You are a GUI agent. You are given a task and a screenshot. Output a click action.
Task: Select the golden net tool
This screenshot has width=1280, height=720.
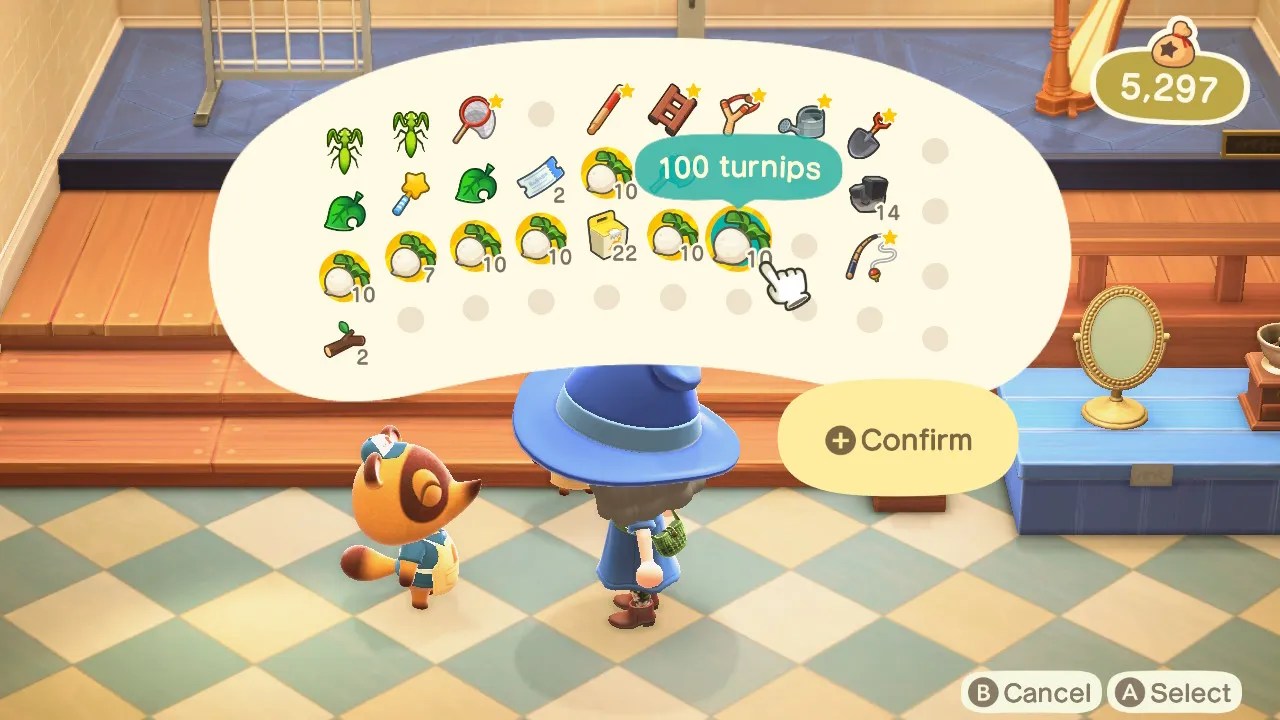click(x=478, y=118)
